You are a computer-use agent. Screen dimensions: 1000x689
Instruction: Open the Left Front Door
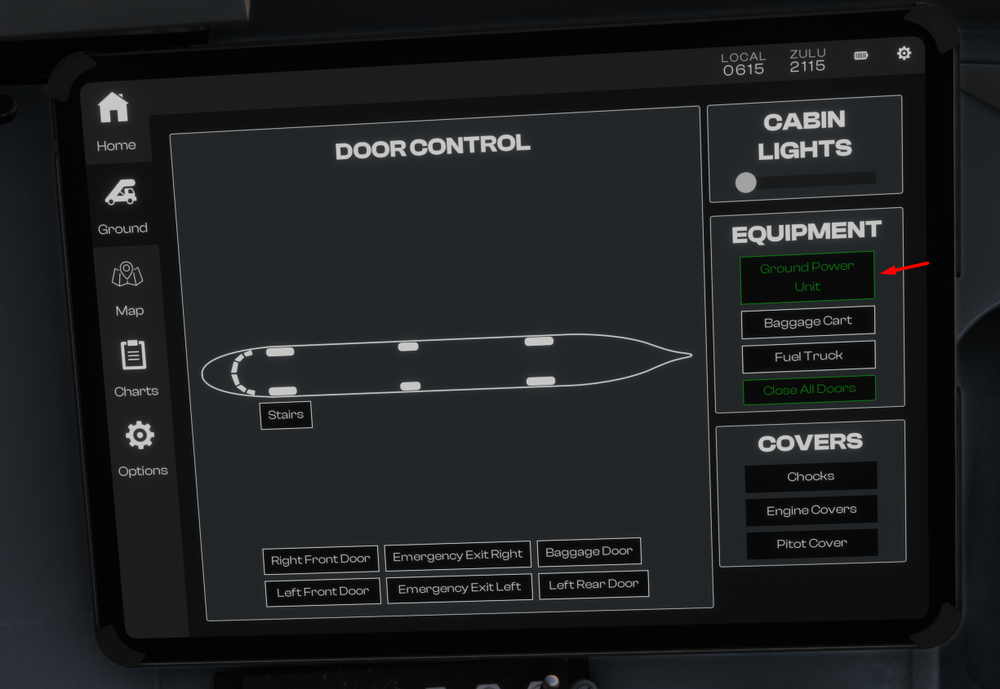coord(323,591)
